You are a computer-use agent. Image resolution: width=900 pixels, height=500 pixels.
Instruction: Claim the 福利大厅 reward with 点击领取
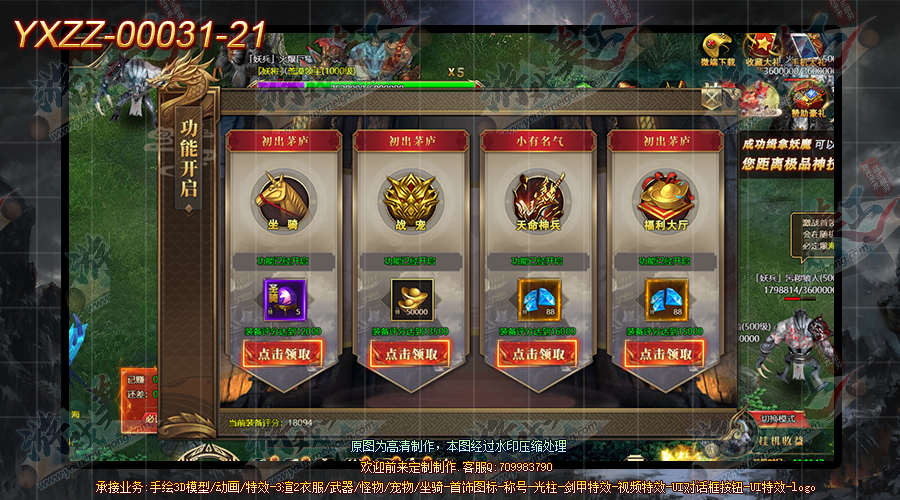[664, 353]
